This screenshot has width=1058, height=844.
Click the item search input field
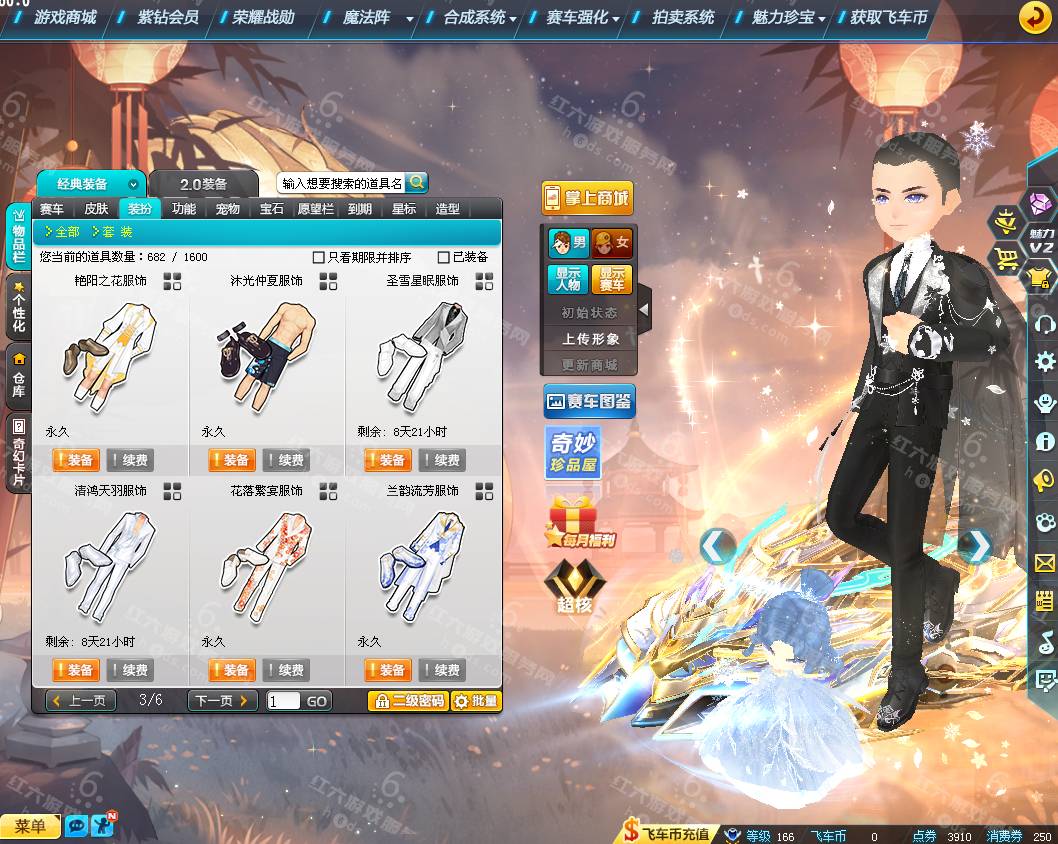[341, 183]
